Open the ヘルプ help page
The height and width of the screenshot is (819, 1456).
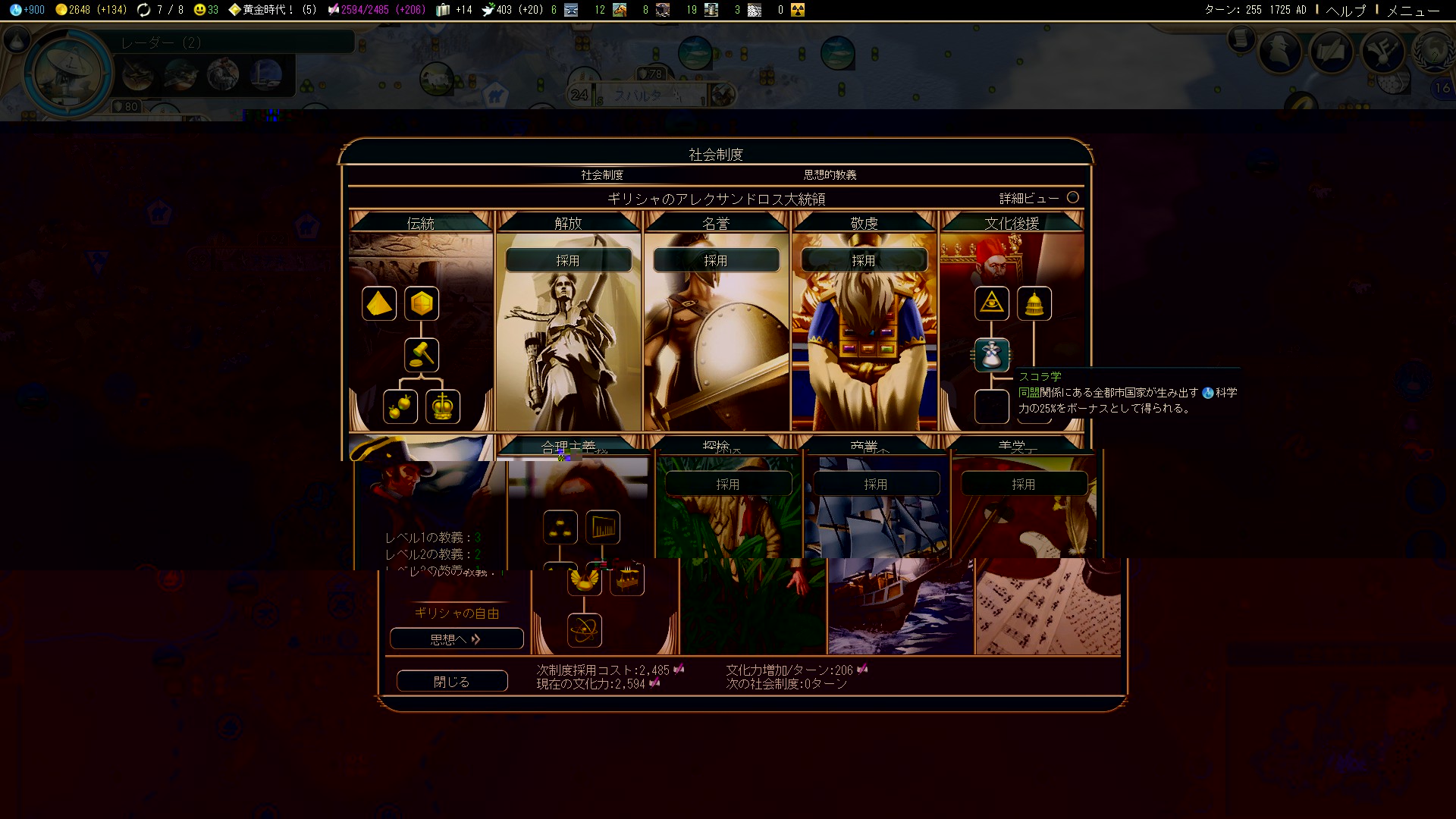pyautogui.click(x=1346, y=10)
